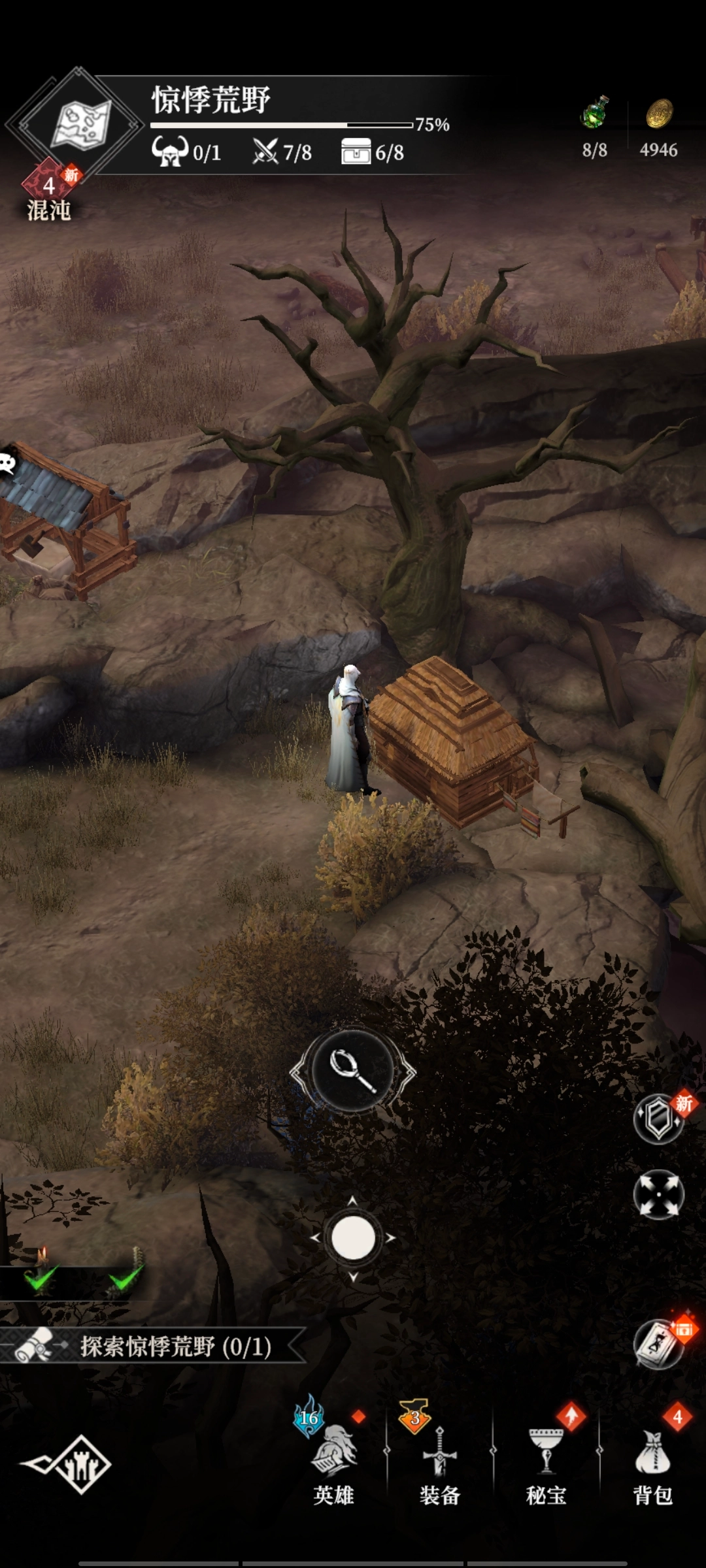Open the shield icon marked 新
This screenshot has height=1568, width=706.
coord(659,1119)
